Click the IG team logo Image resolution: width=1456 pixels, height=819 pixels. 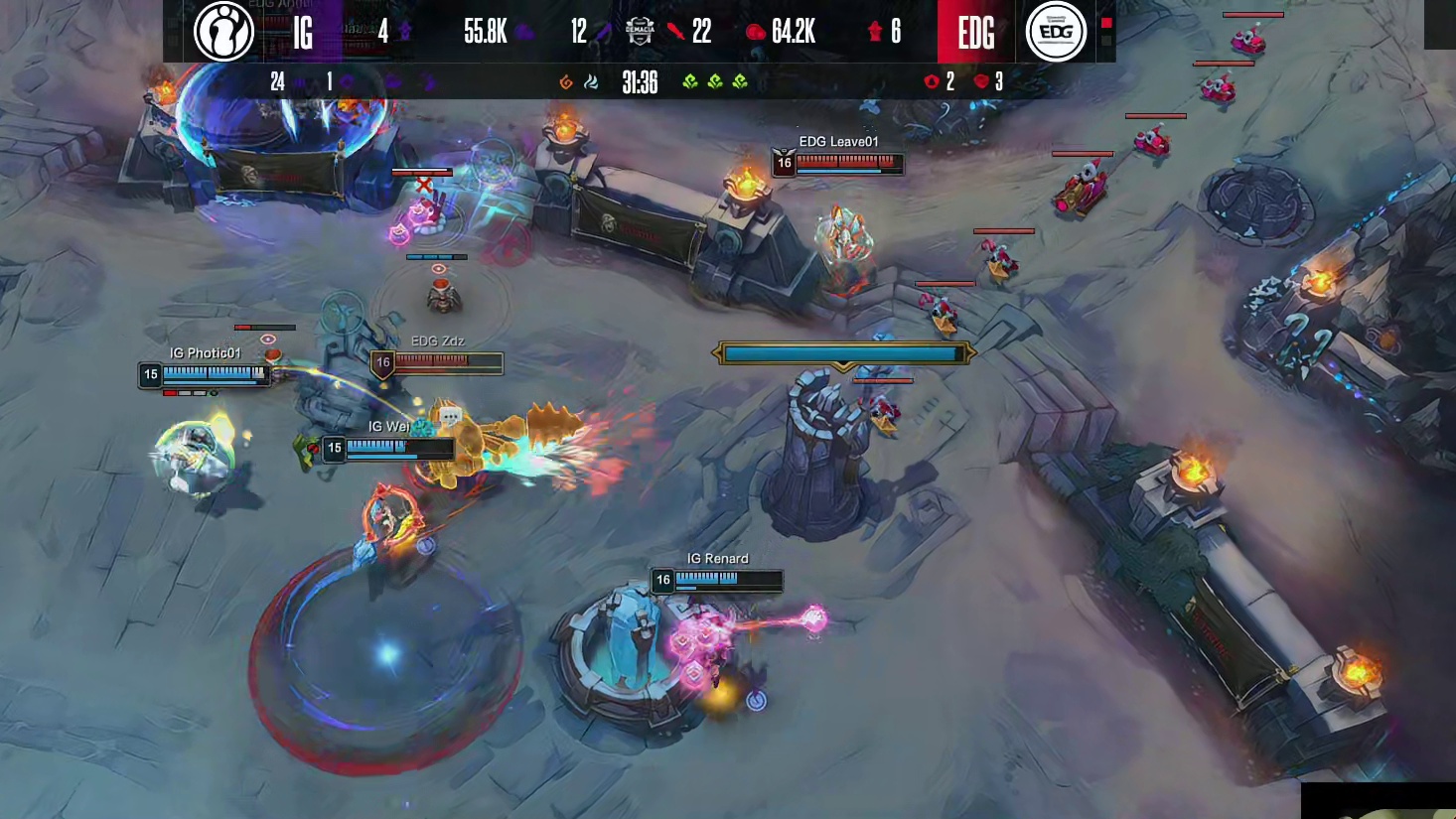pos(223,32)
